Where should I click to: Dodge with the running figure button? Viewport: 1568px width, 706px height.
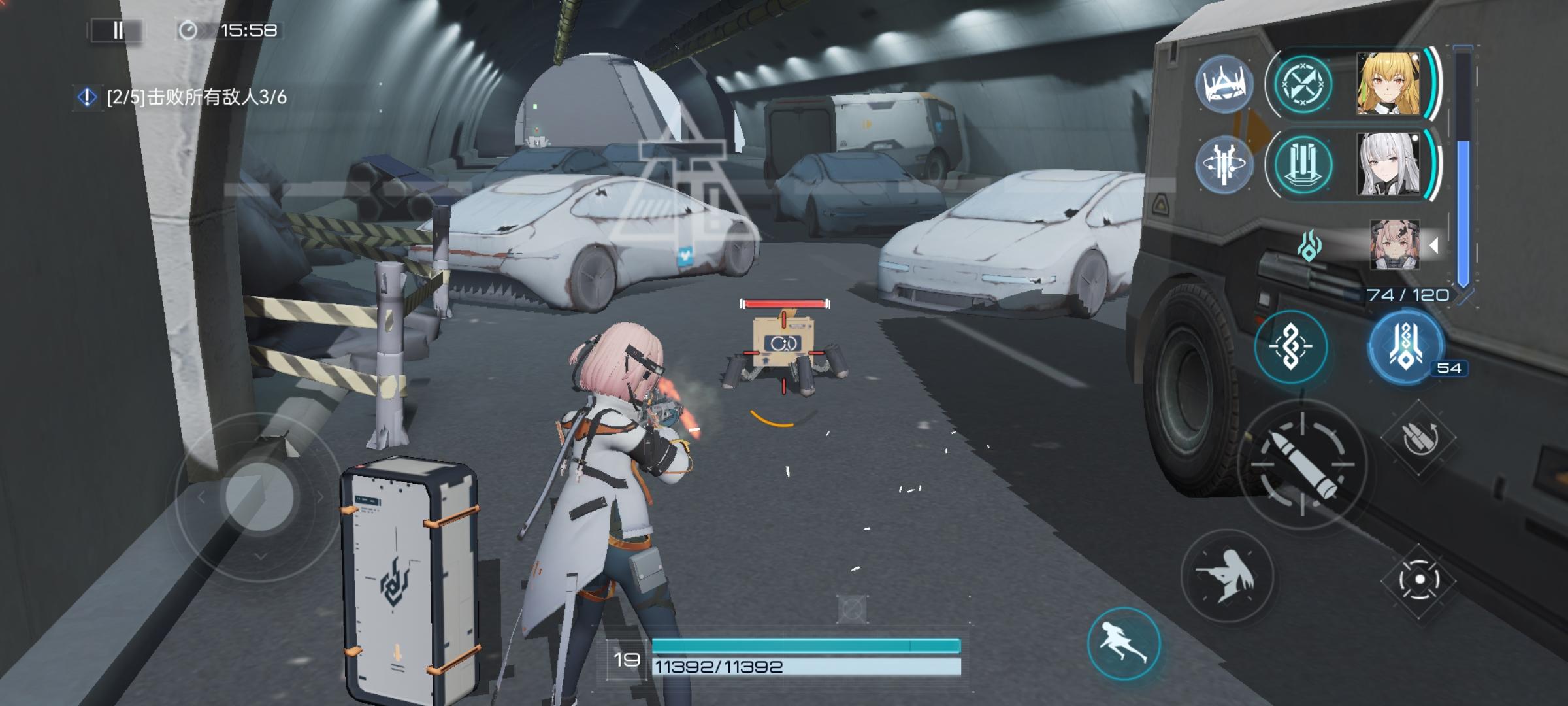1124,643
